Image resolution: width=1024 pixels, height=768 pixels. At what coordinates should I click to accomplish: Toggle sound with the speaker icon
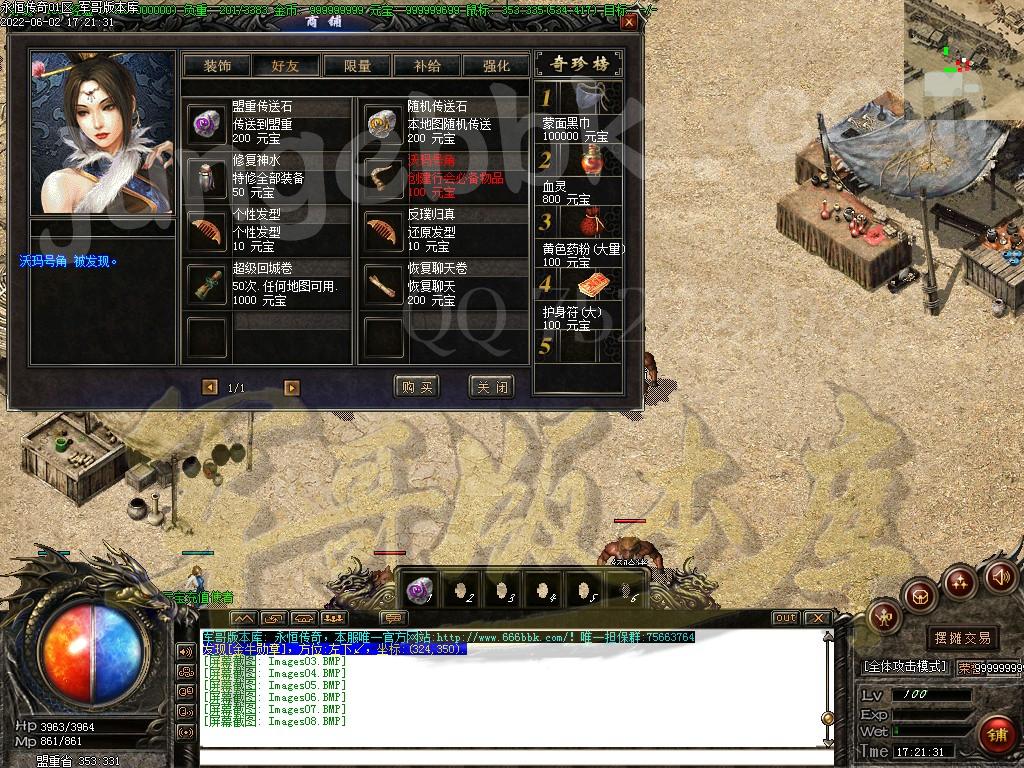coord(1001,577)
